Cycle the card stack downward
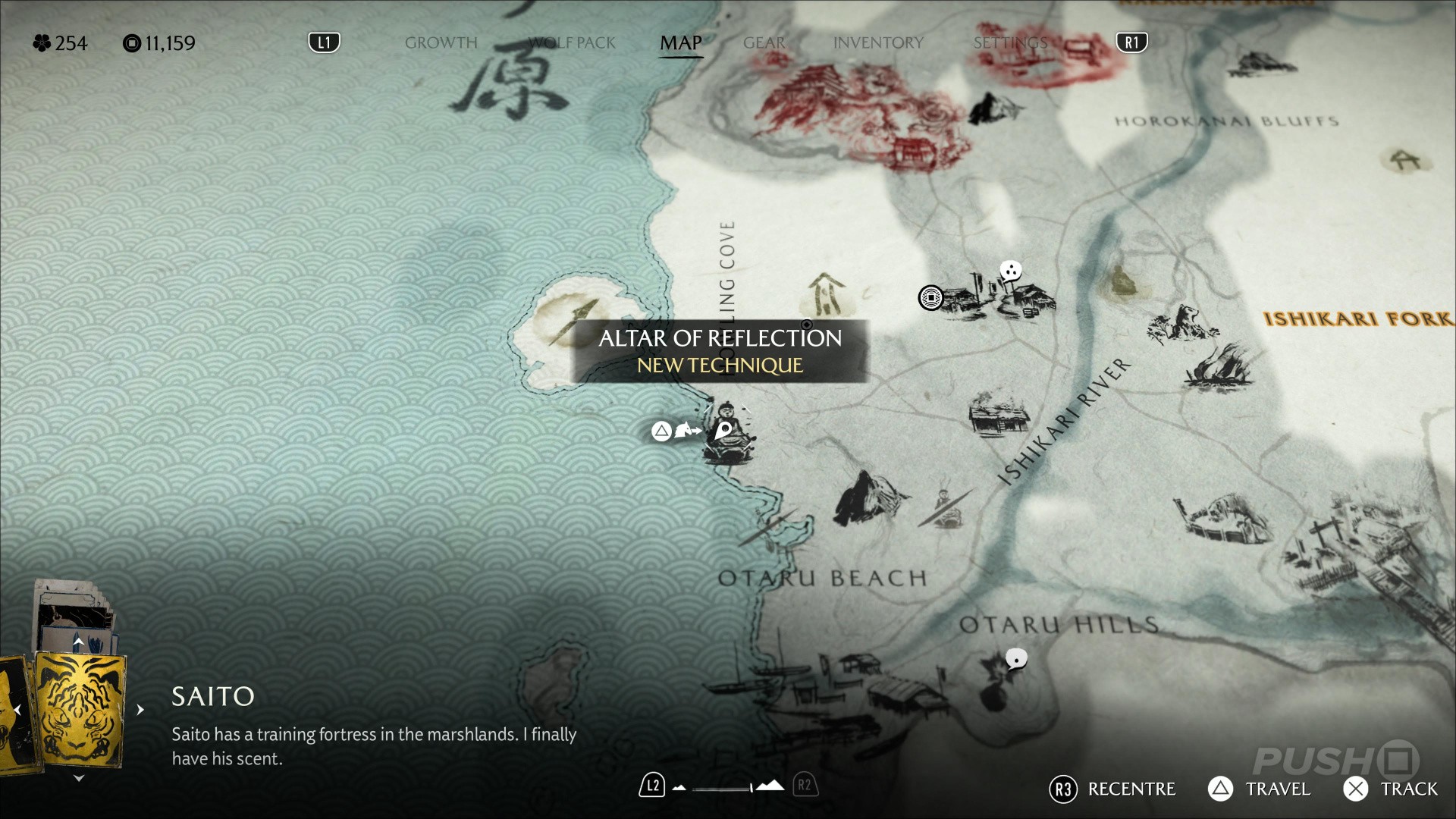 pos(78,778)
